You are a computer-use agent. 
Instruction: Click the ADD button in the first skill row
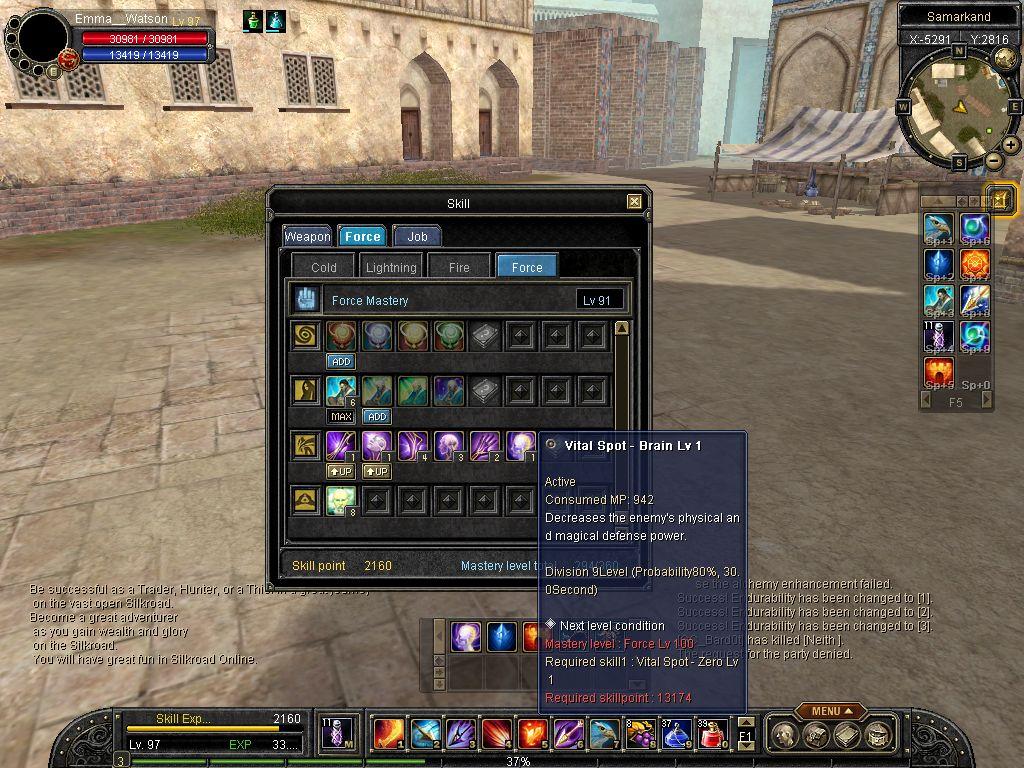[x=340, y=361]
